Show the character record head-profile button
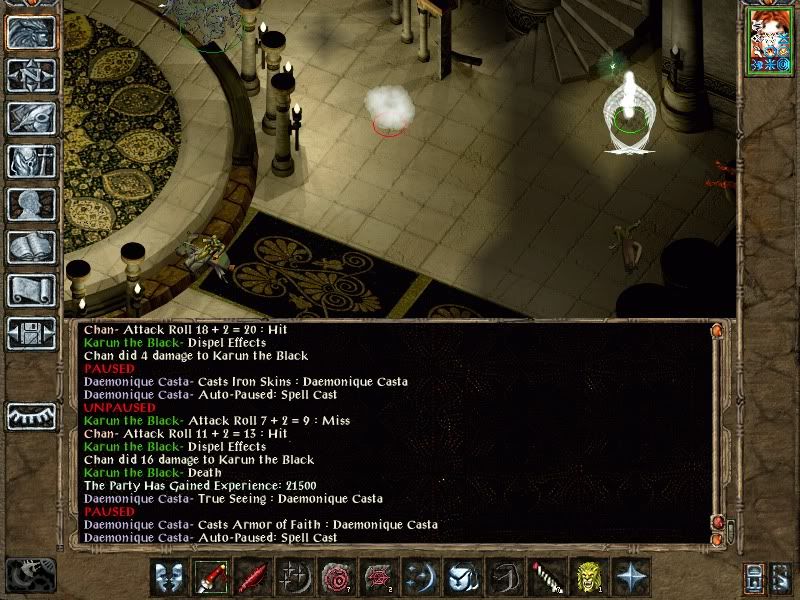 [x=31, y=204]
